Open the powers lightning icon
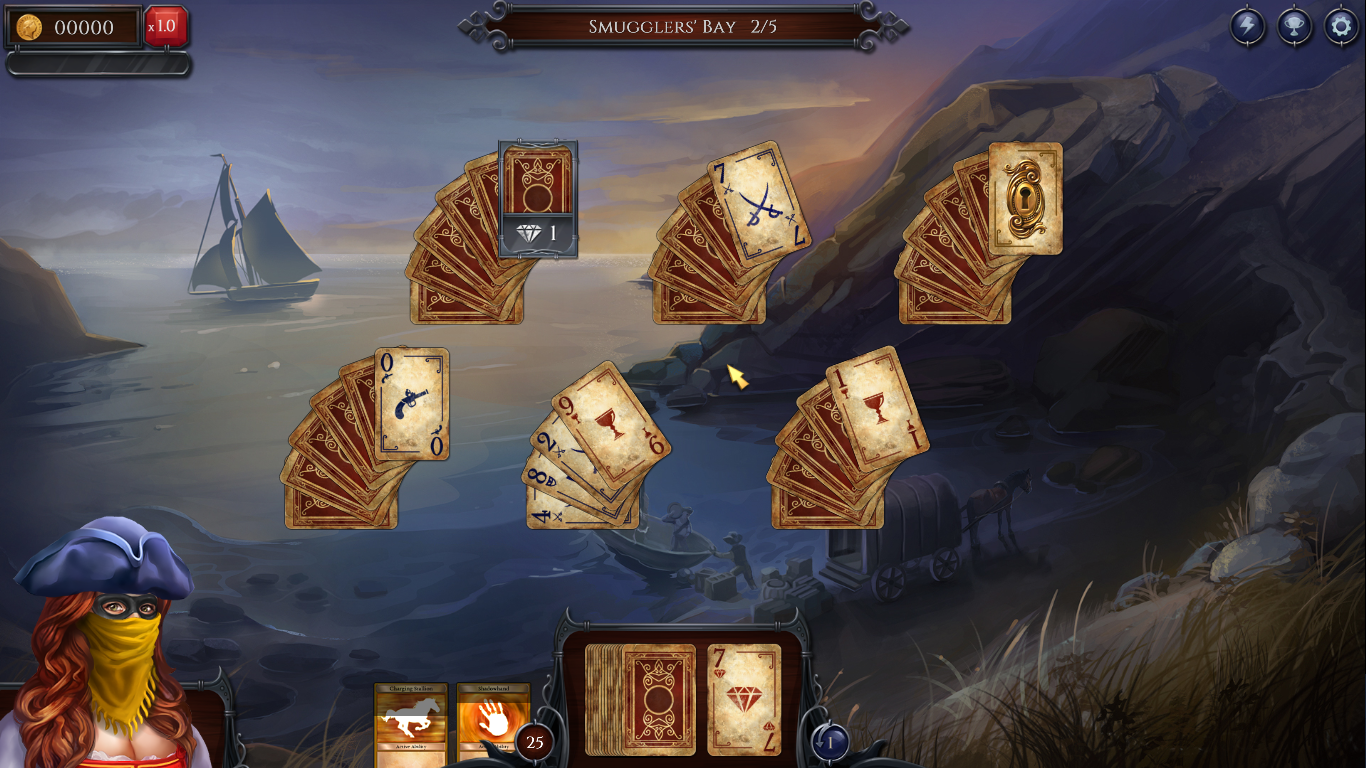 1245,27
